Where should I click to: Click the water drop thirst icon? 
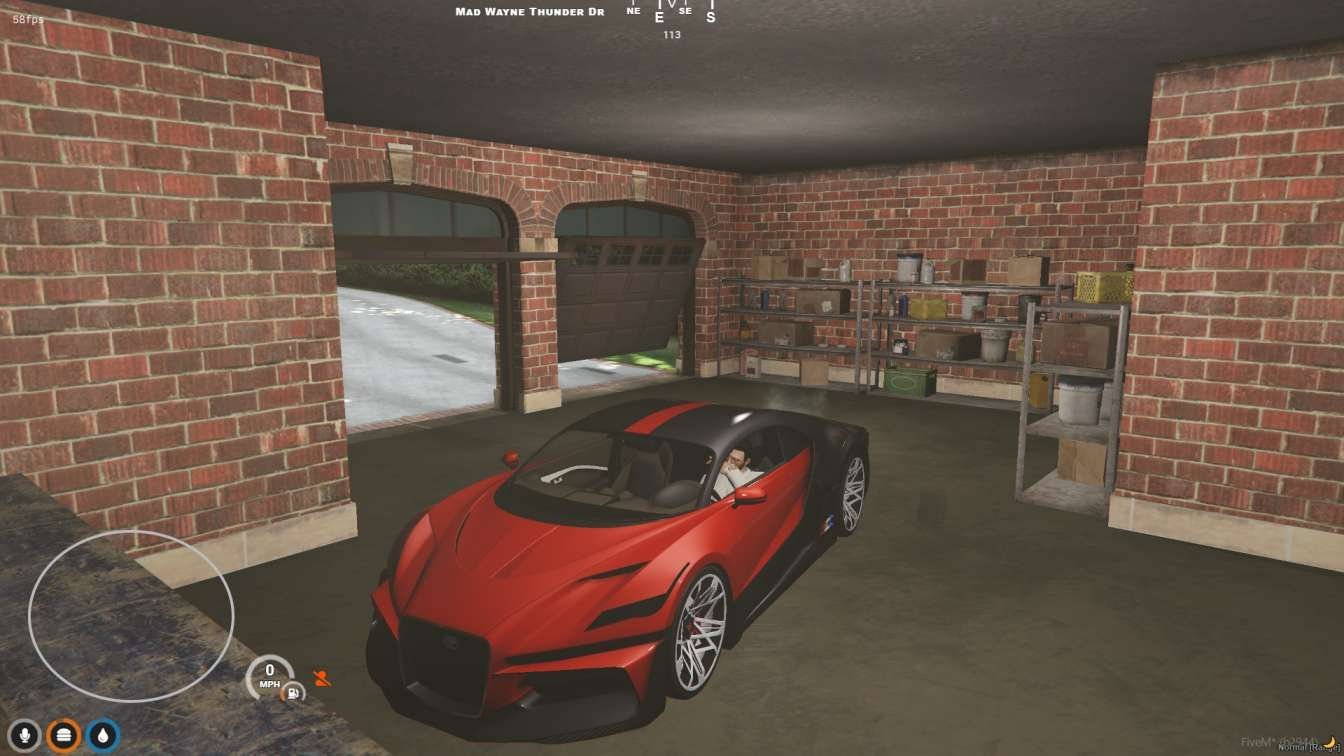(x=103, y=735)
